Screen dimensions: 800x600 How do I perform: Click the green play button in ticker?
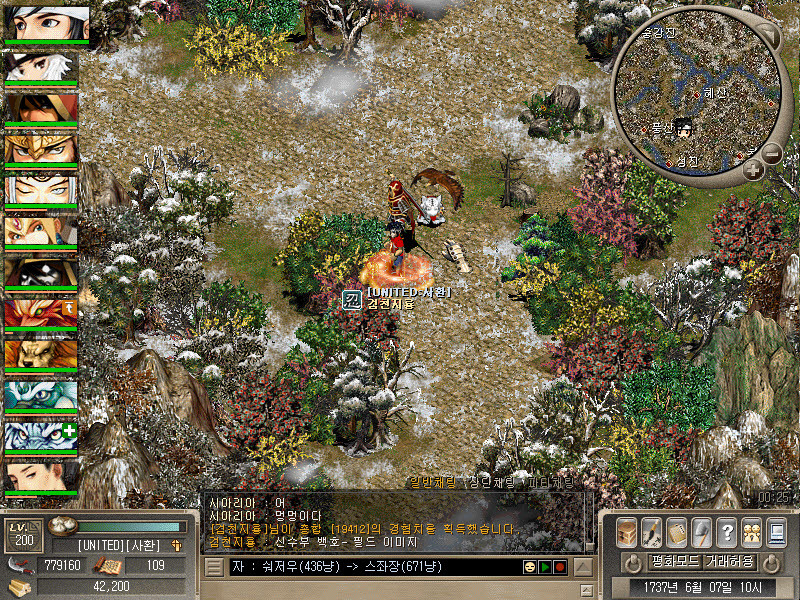544,567
